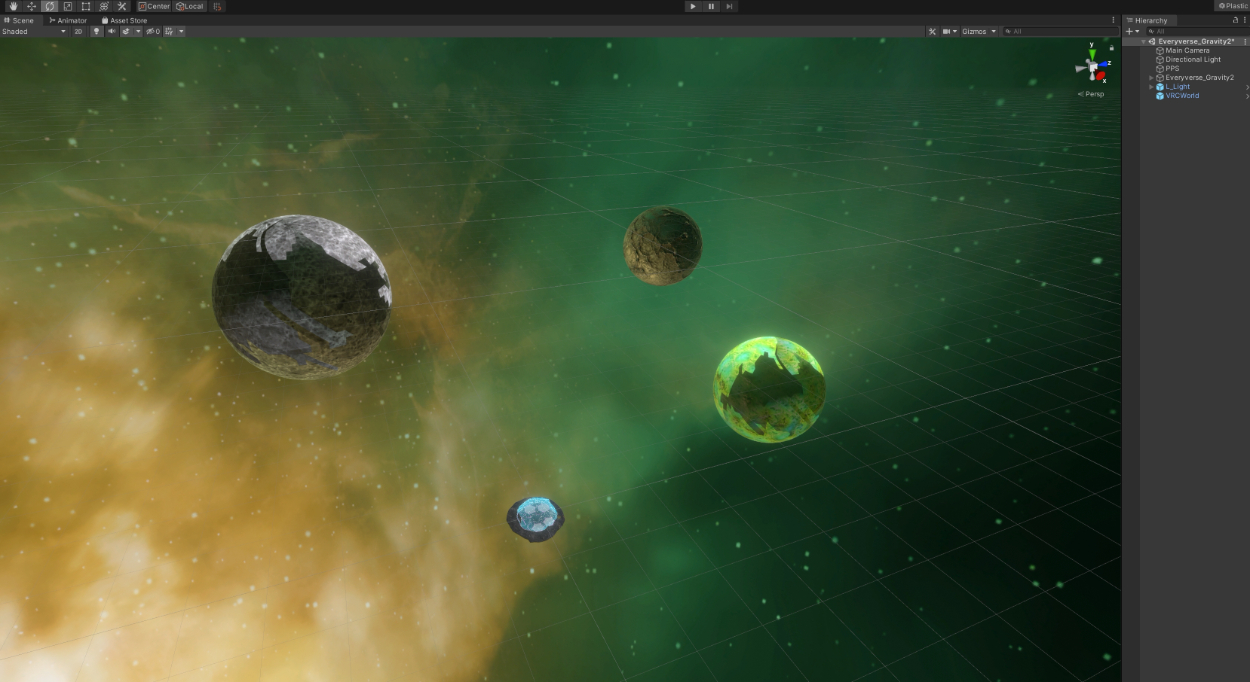
Task: Open the Gizmos dropdown
Action: point(979,31)
